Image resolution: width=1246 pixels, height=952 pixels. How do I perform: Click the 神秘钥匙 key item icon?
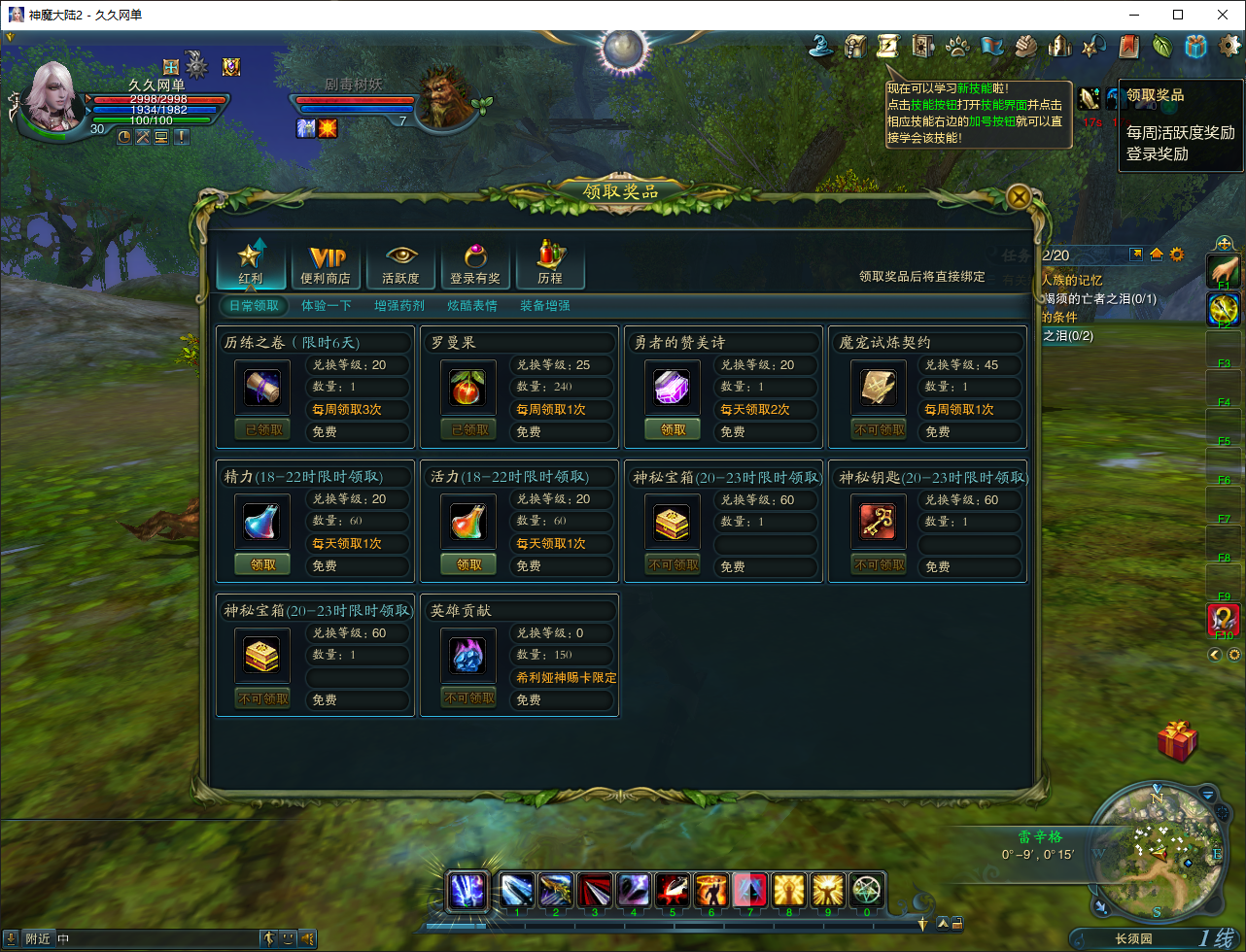tap(879, 522)
